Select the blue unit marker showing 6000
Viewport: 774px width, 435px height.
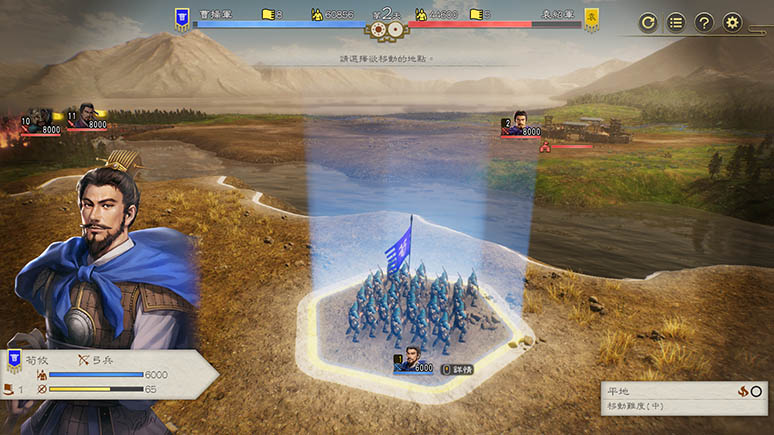point(412,361)
